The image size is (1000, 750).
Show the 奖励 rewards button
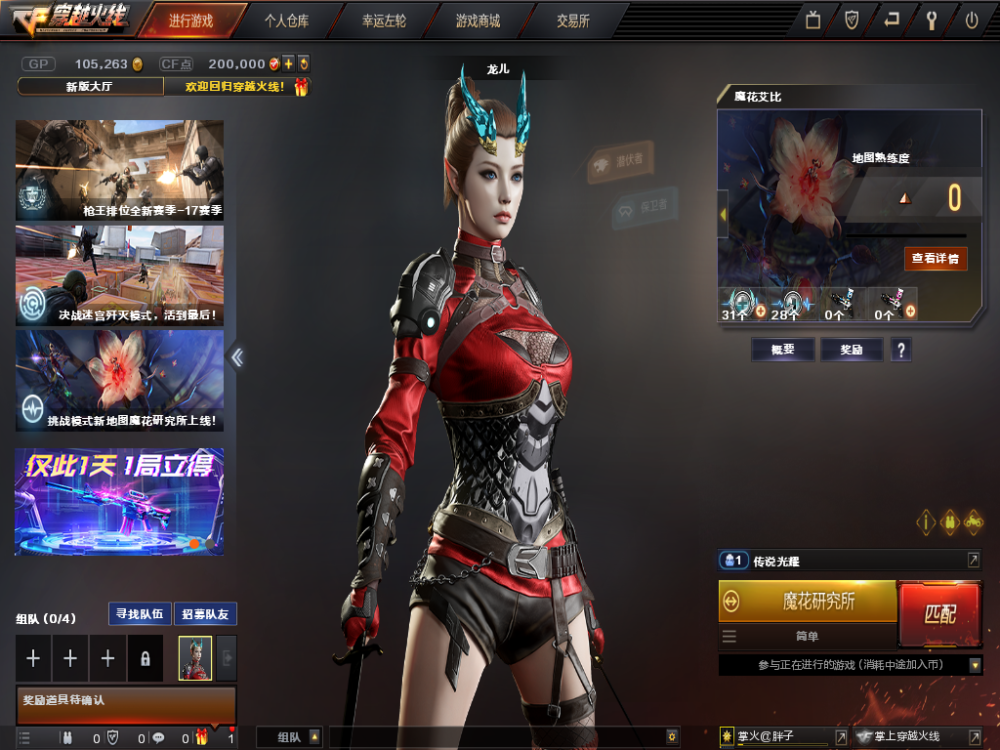click(845, 349)
